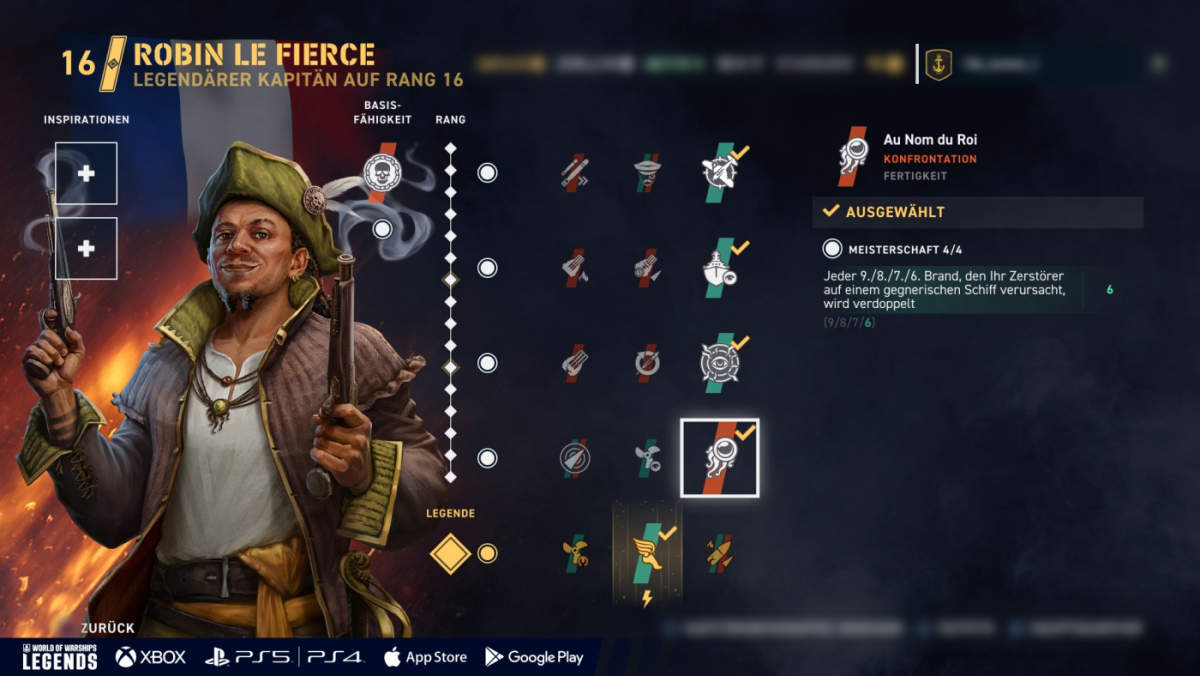Image resolution: width=1200 pixels, height=676 pixels.
Task: Select the small propeller skill in the fourth row
Action: click(647, 458)
